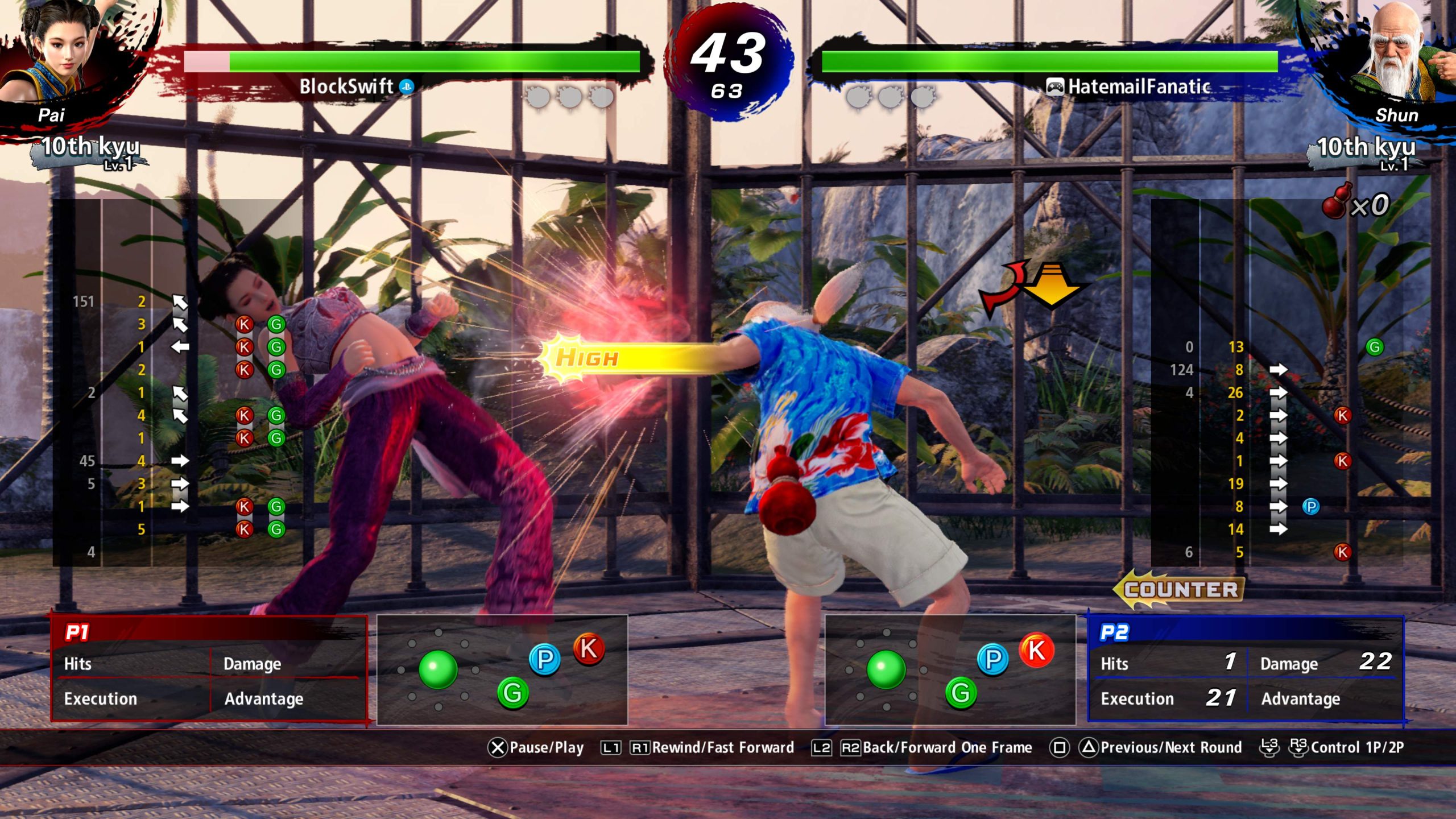
Task: Open the P1 frame data panel
Action: 209,669
